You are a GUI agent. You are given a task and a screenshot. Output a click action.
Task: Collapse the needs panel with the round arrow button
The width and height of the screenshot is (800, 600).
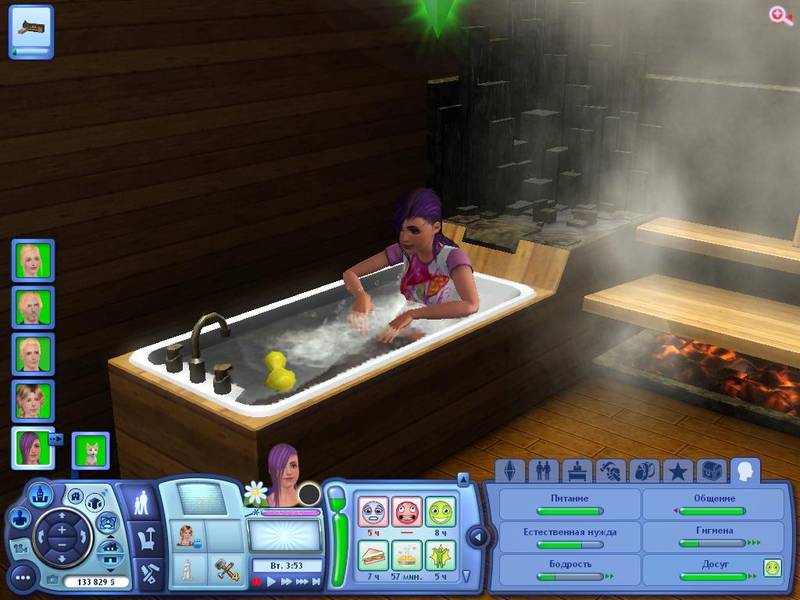click(477, 537)
